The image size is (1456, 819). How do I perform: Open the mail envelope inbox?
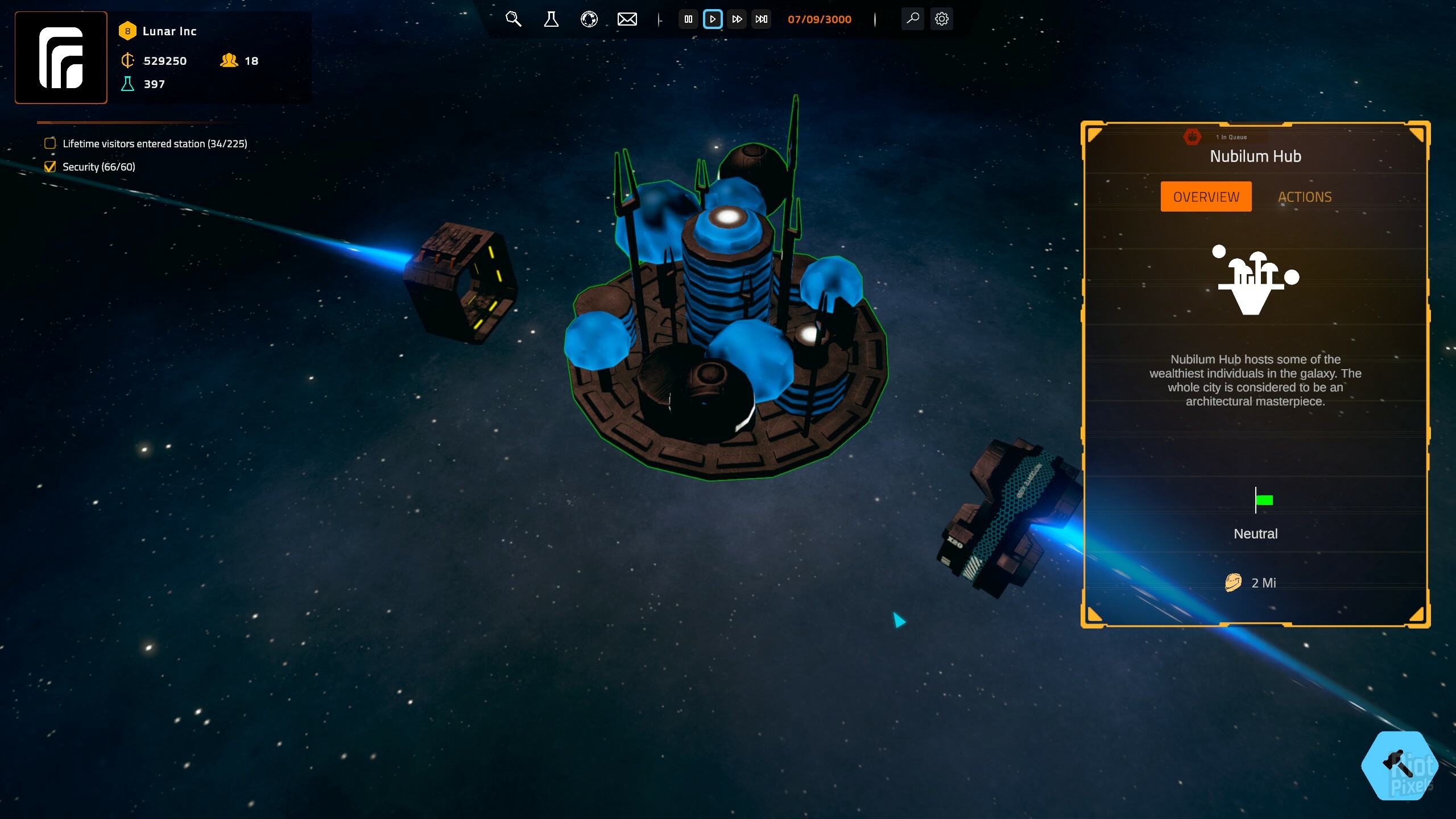tap(627, 19)
